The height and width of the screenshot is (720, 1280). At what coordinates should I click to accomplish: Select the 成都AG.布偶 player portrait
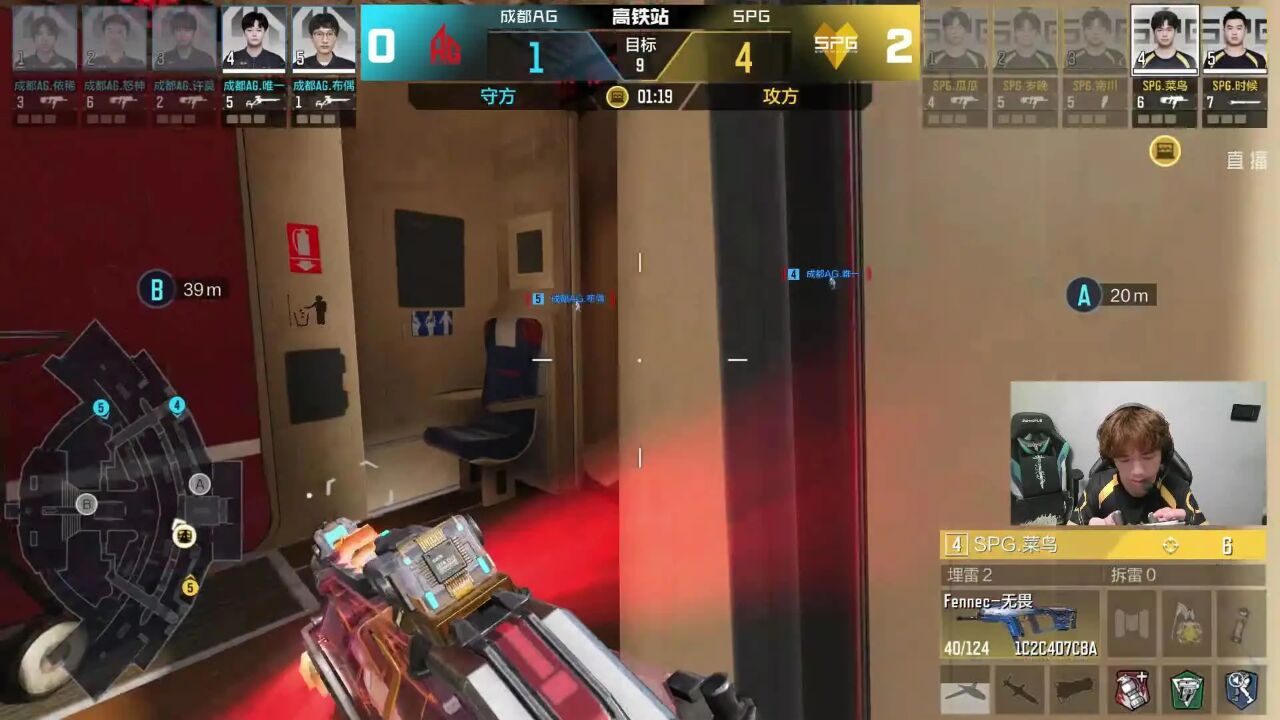(323, 39)
